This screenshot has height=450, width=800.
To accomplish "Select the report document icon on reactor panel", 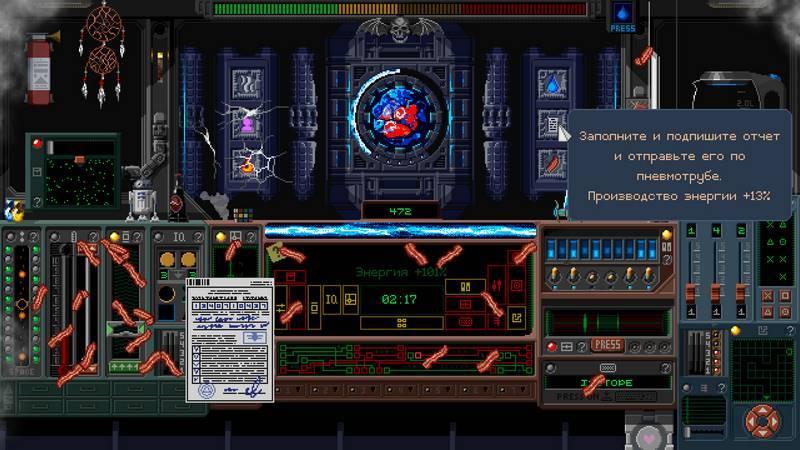I will point(553,124).
